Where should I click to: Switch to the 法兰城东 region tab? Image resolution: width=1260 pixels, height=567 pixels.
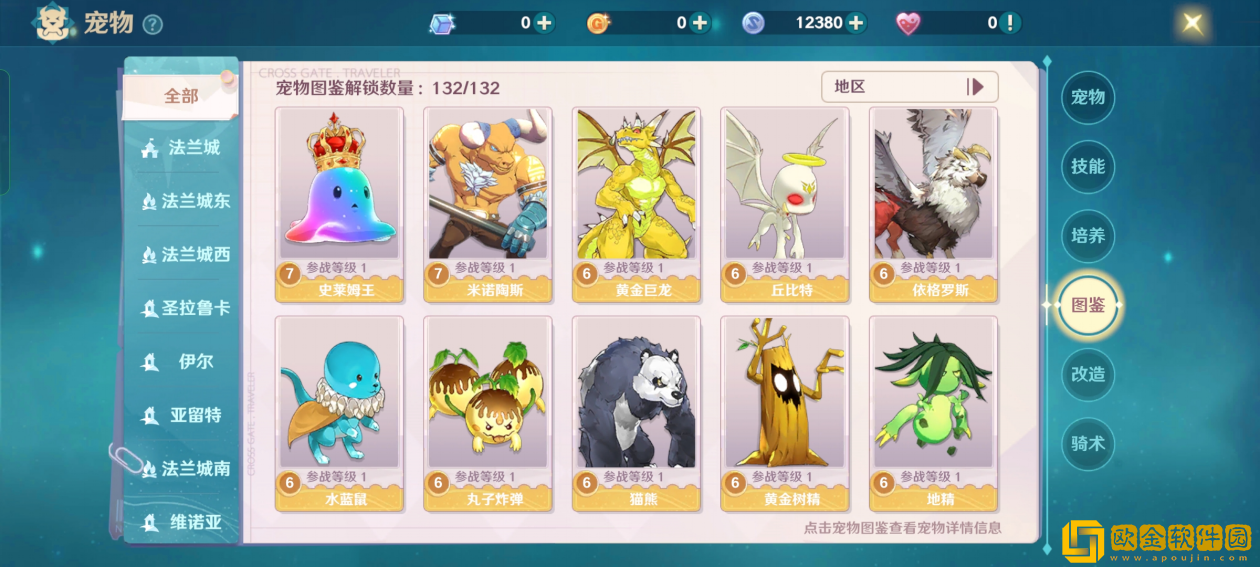click(x=185, y=201)
